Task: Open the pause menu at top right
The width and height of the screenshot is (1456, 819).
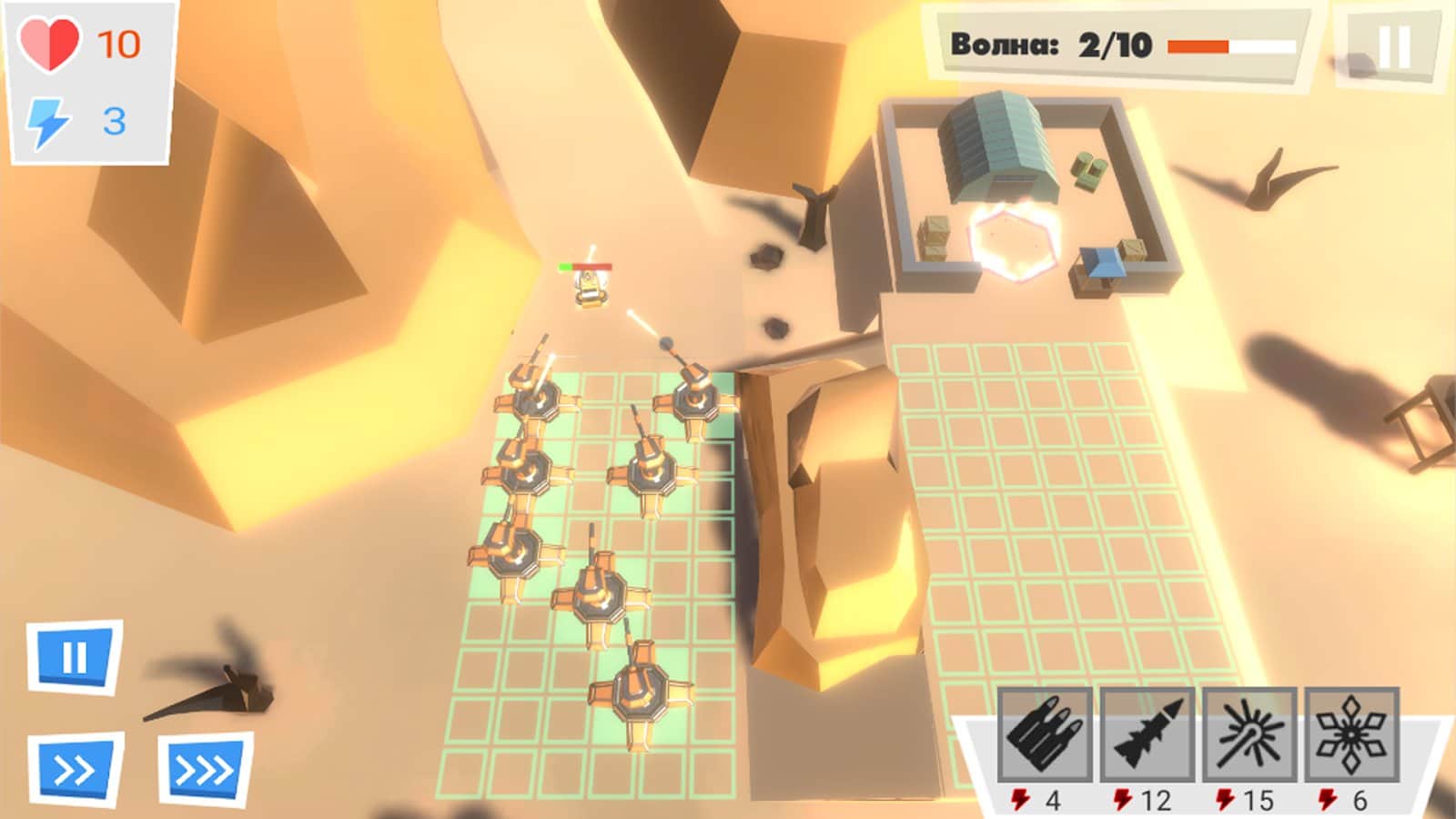Action: pyautogui.click(x=1392, y=47)
